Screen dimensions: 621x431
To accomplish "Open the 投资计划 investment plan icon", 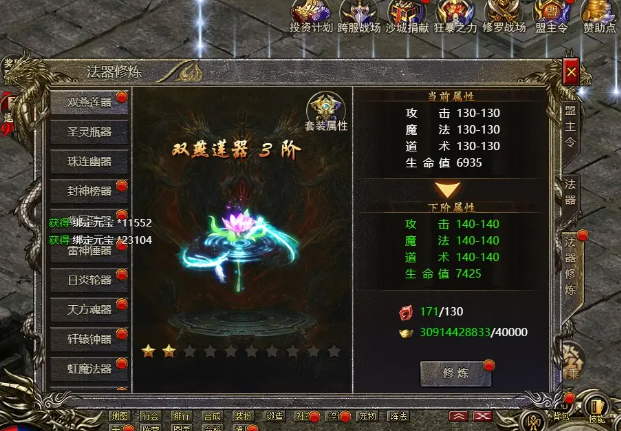I will 313,17.
